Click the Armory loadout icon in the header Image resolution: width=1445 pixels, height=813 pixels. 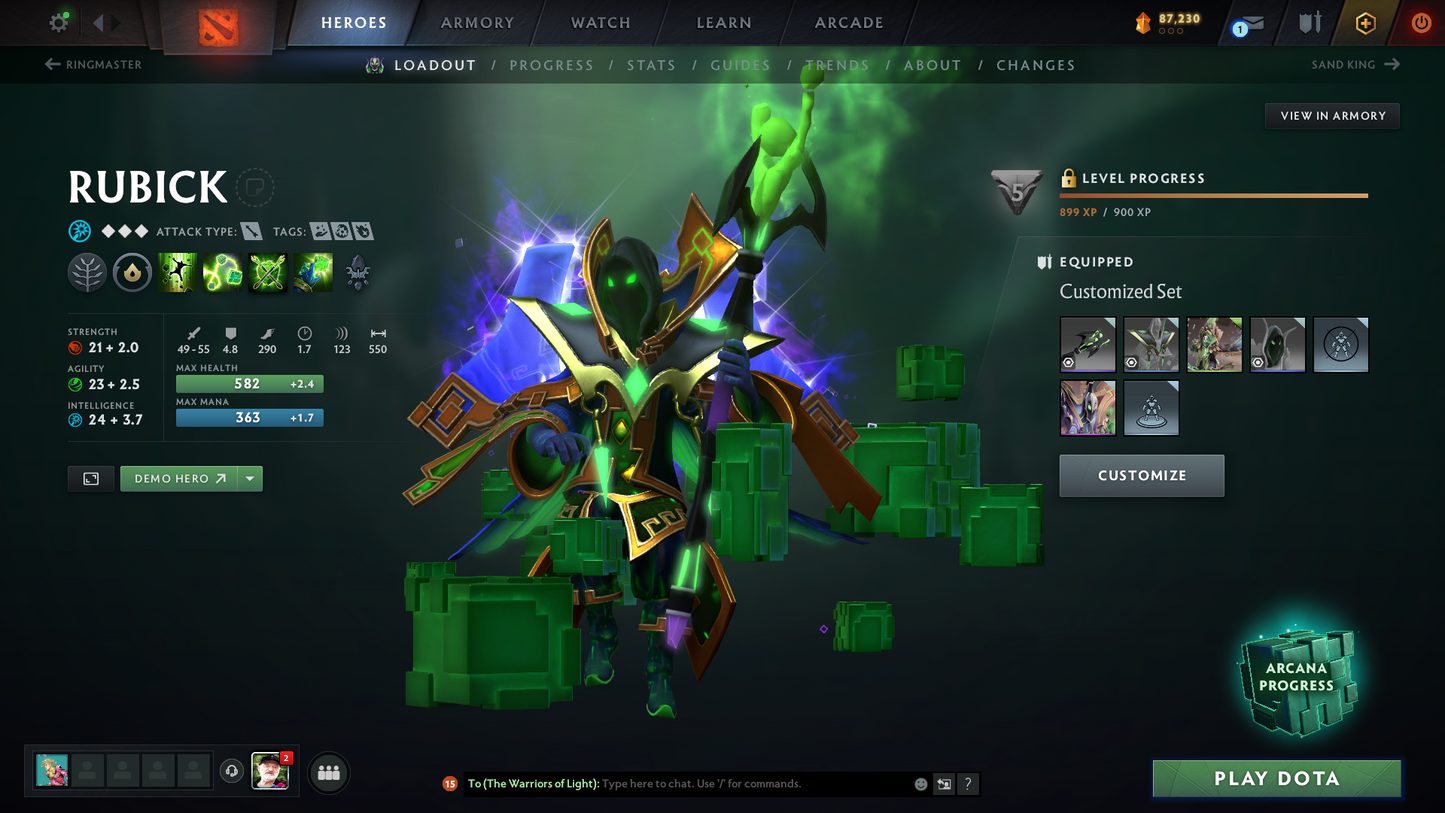coord(1310,22)
